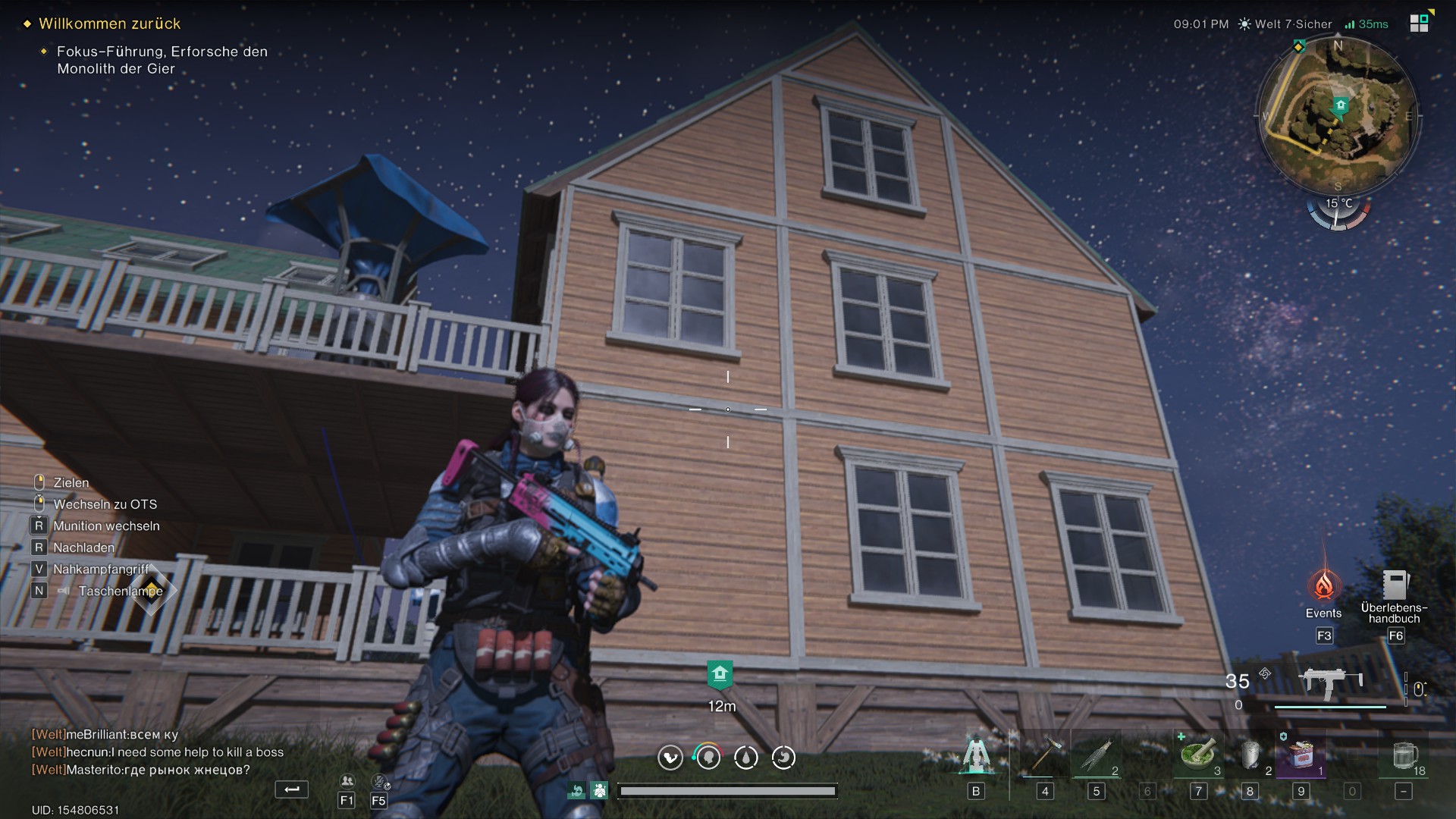Select the red canned food slot

pyautogui.click(x=1301, y=755)
